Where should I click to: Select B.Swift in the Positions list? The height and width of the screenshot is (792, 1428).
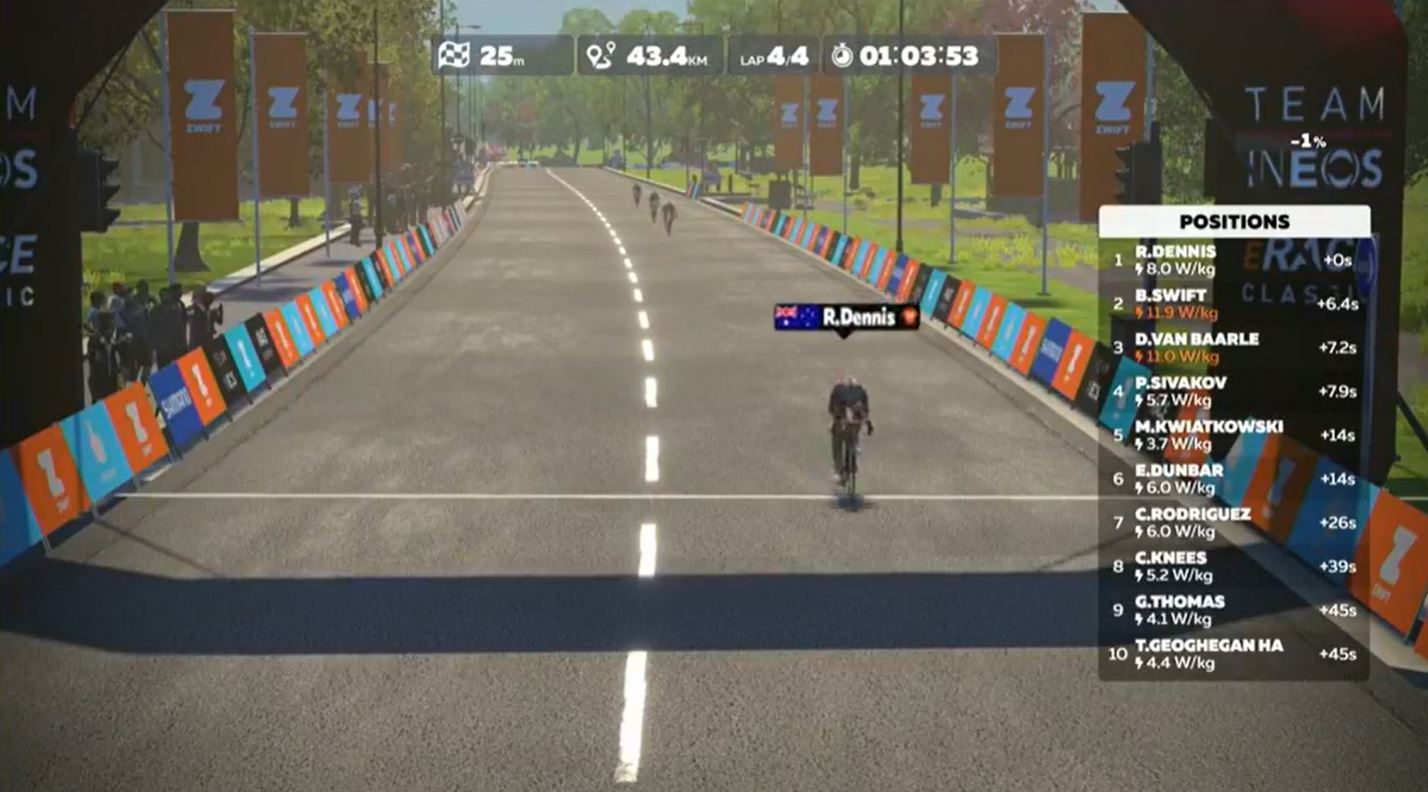pyautogui.click(x=1233, y=304)
